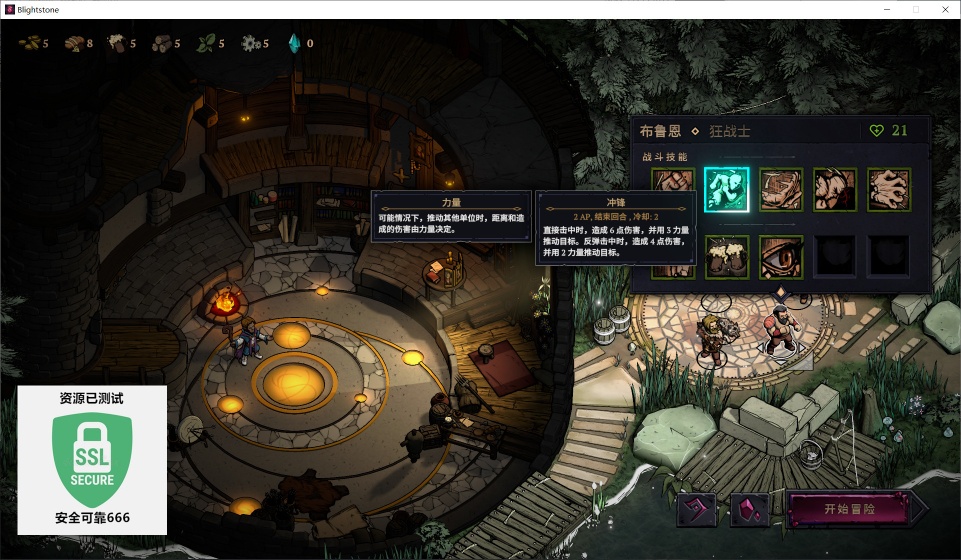
Task: Minimize the Blightstone window
Action: click(887, 9)
